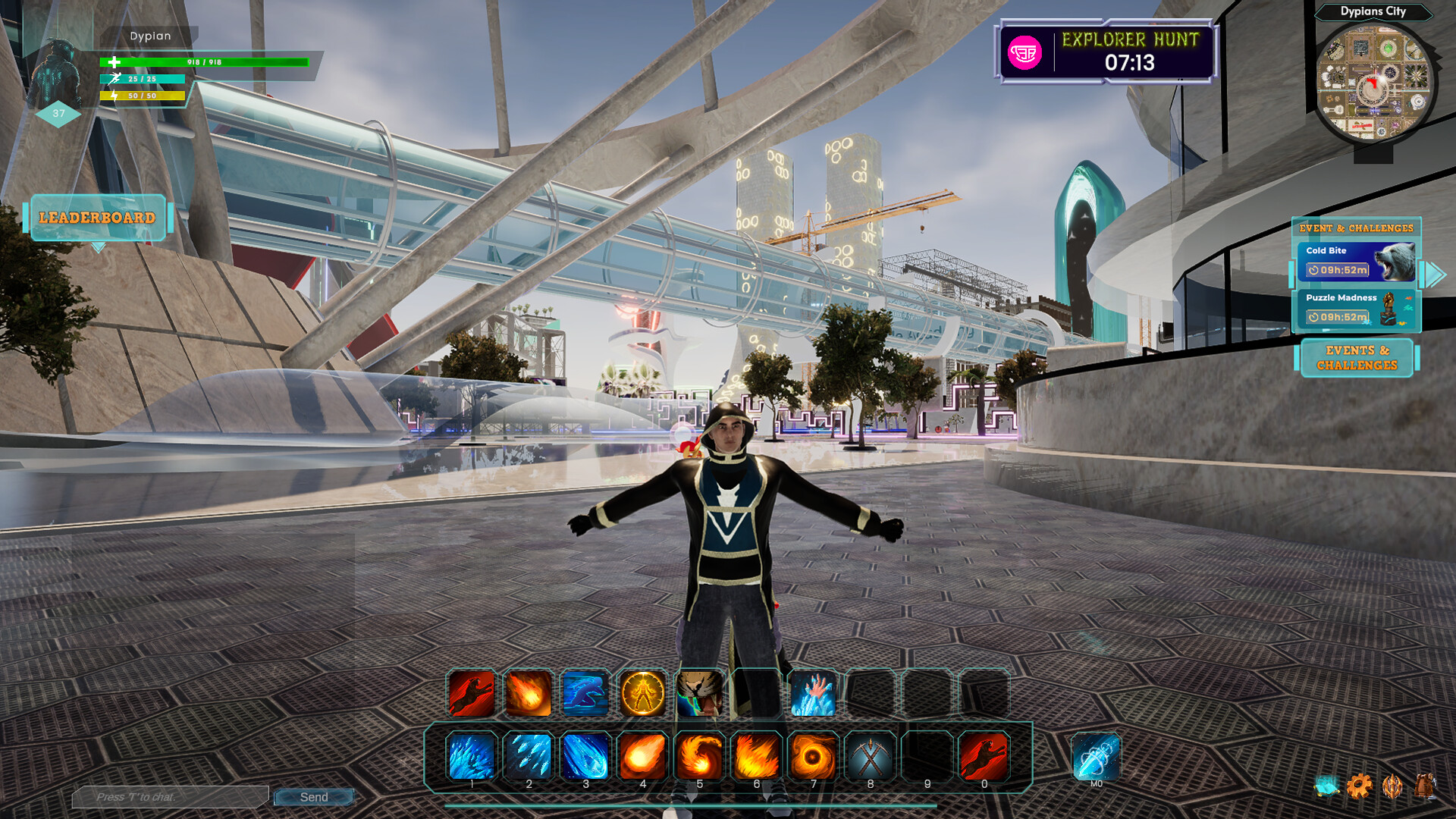Screen dimensions: 1456x819
Task: Trigger the fire ring ability in slot 7
Action: (x=813, y=756)
